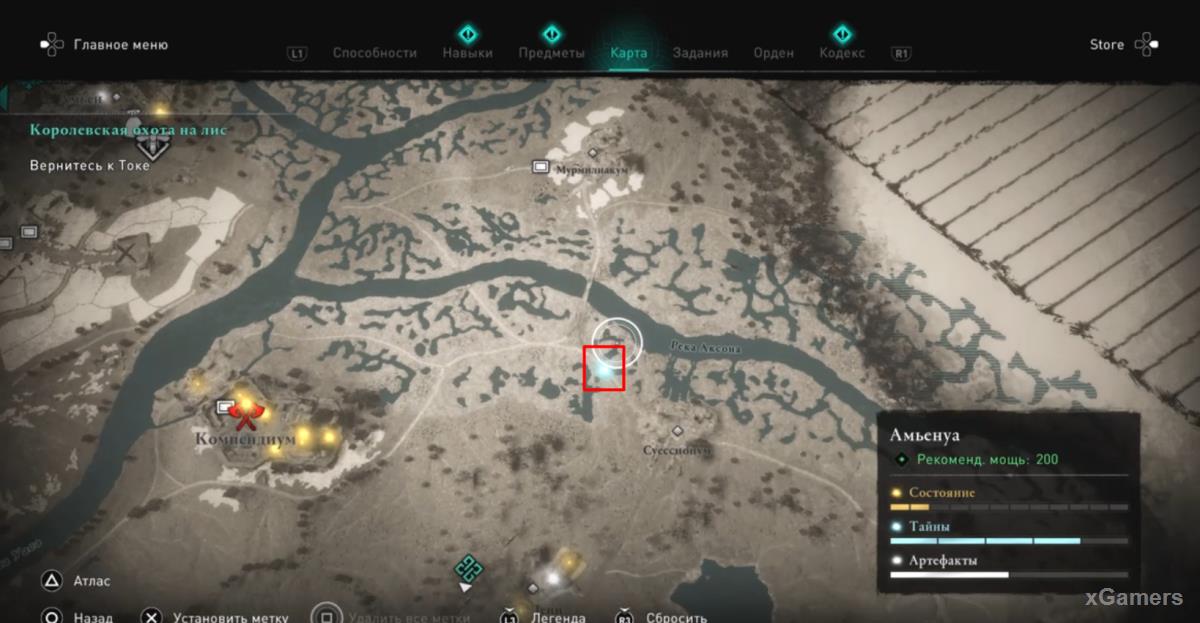Open the Store
Screen dimensions: 1200x623
[1106, 45]
